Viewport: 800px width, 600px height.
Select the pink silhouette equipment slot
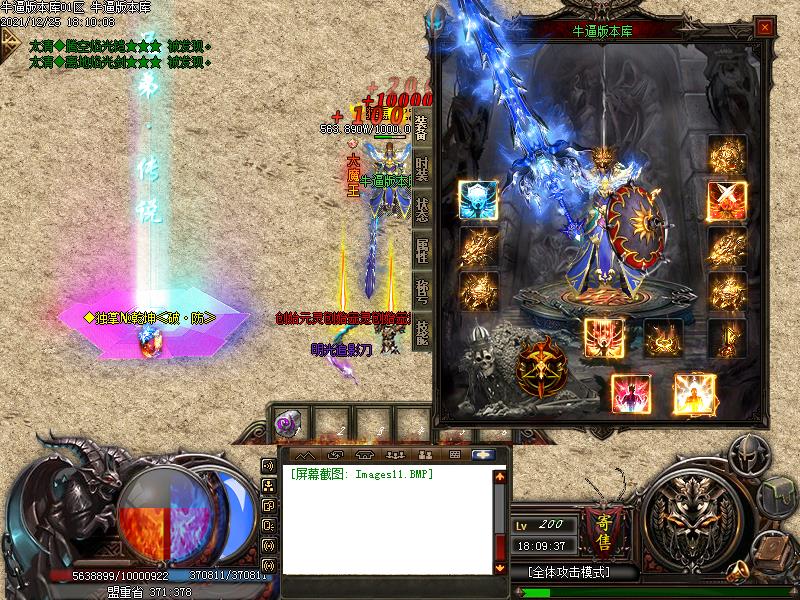point(632,393)
